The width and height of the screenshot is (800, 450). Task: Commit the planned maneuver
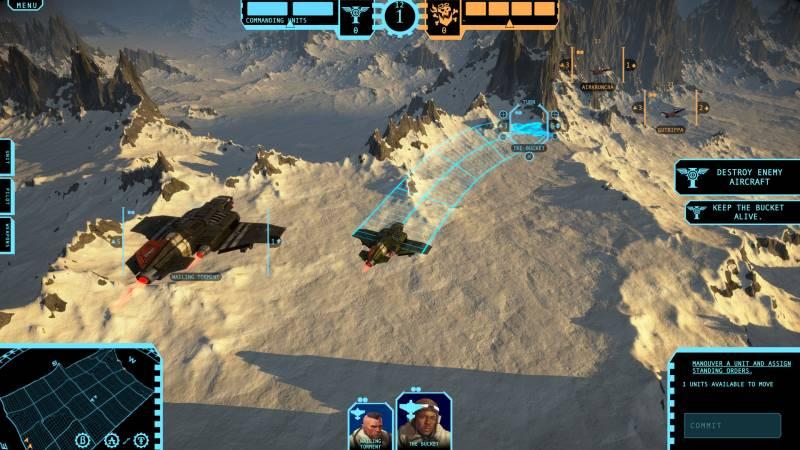click(x=733, y=426)
